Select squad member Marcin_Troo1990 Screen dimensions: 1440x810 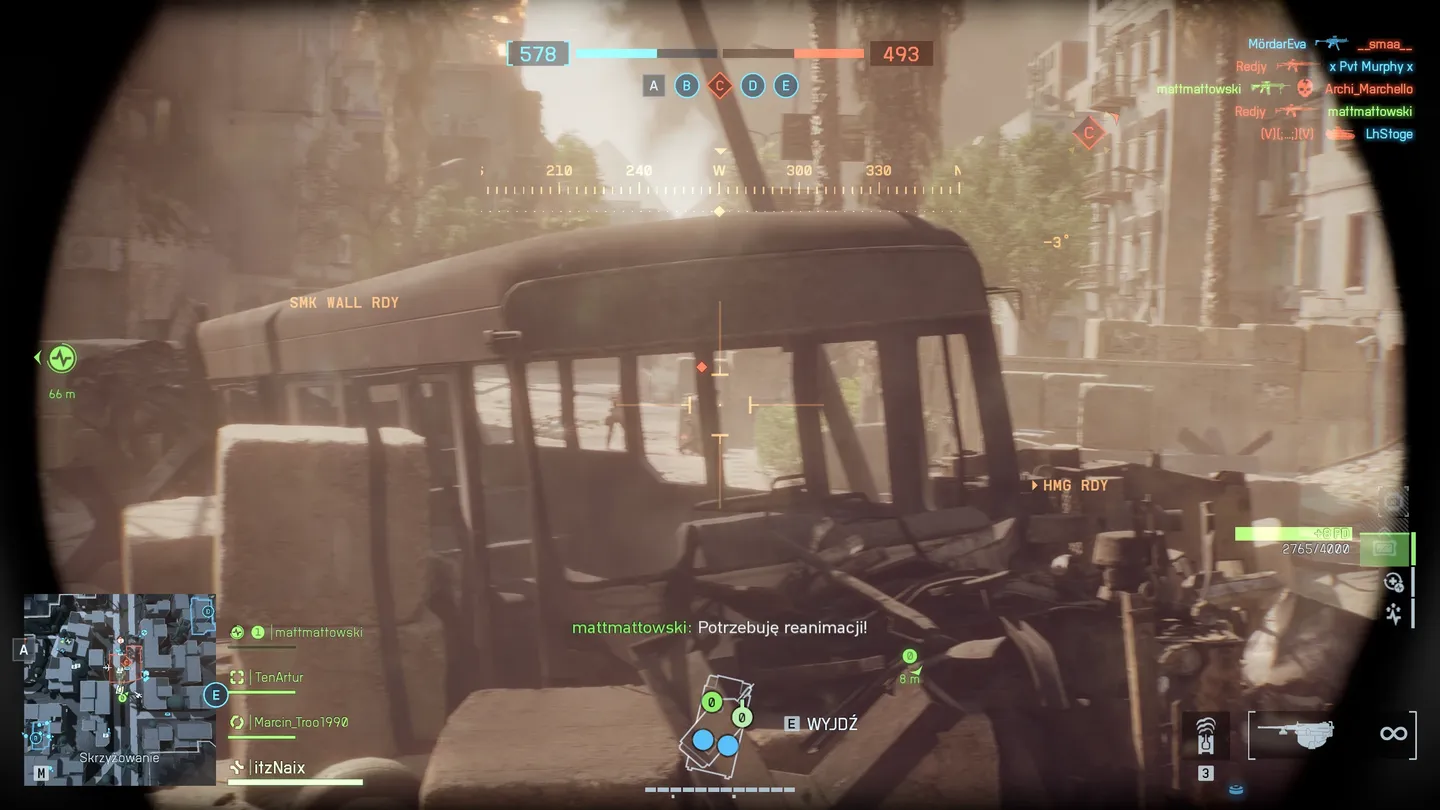(301, 722)
